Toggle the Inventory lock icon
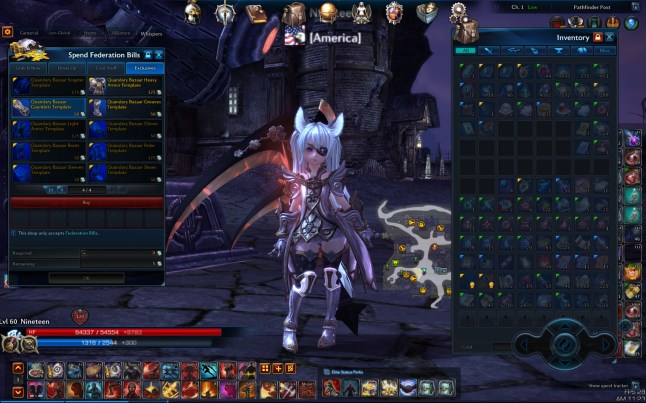This screenshot has height=403, width=646. [597, 37]
